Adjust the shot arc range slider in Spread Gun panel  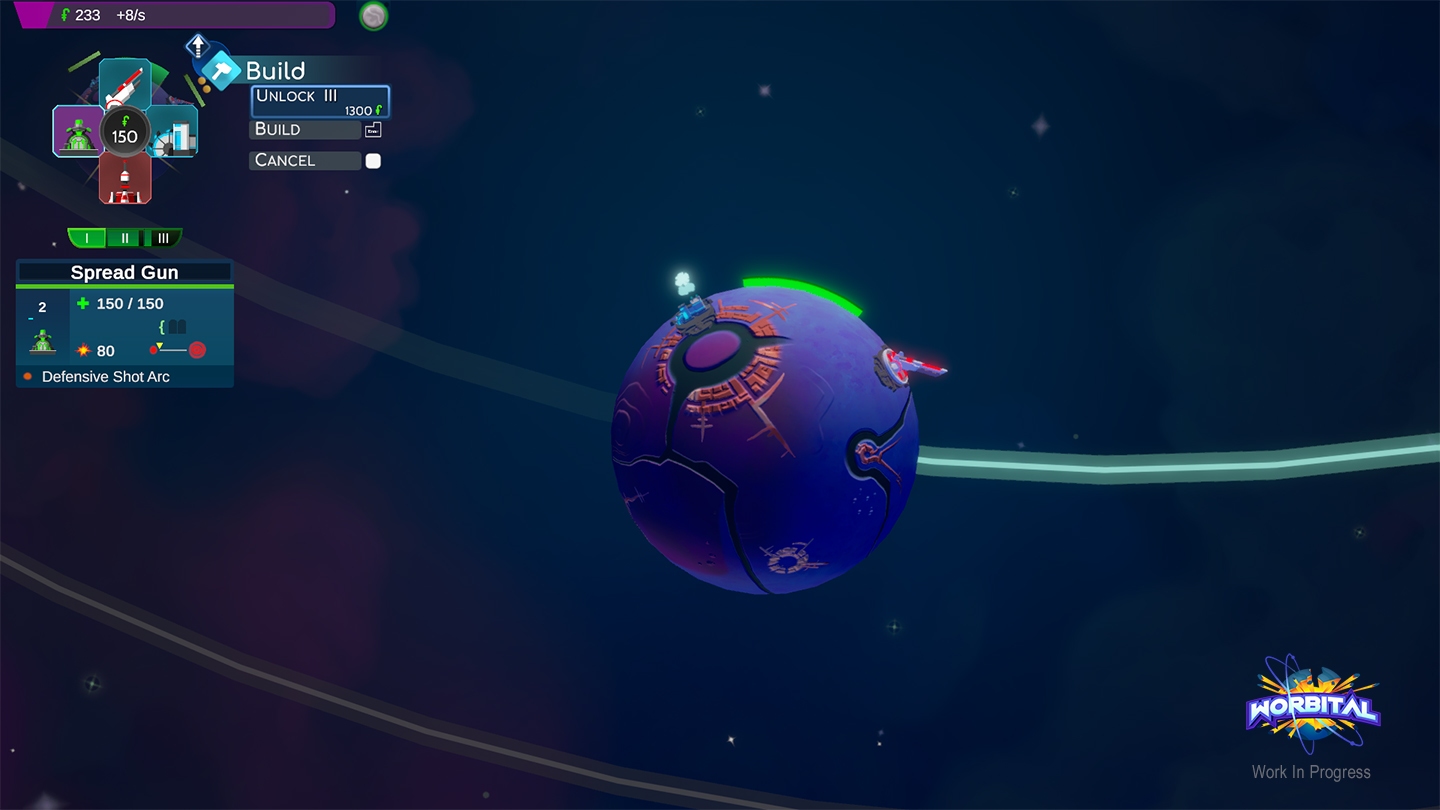(x=174, y=349)
